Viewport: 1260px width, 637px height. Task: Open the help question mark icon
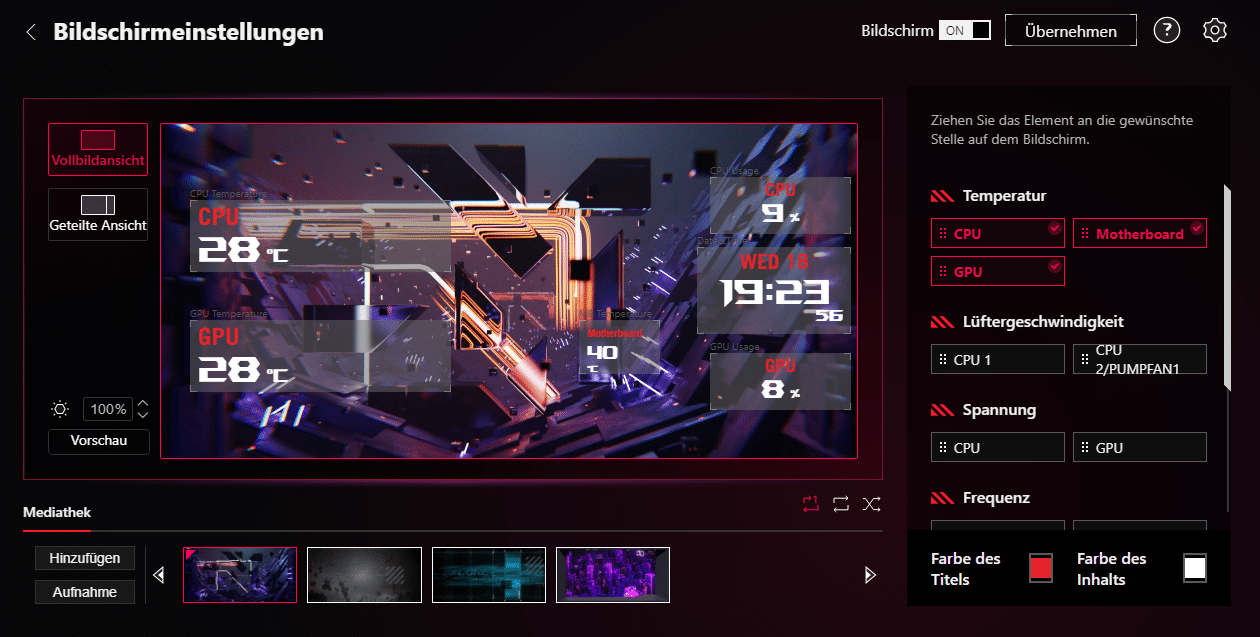[1166, 30]
